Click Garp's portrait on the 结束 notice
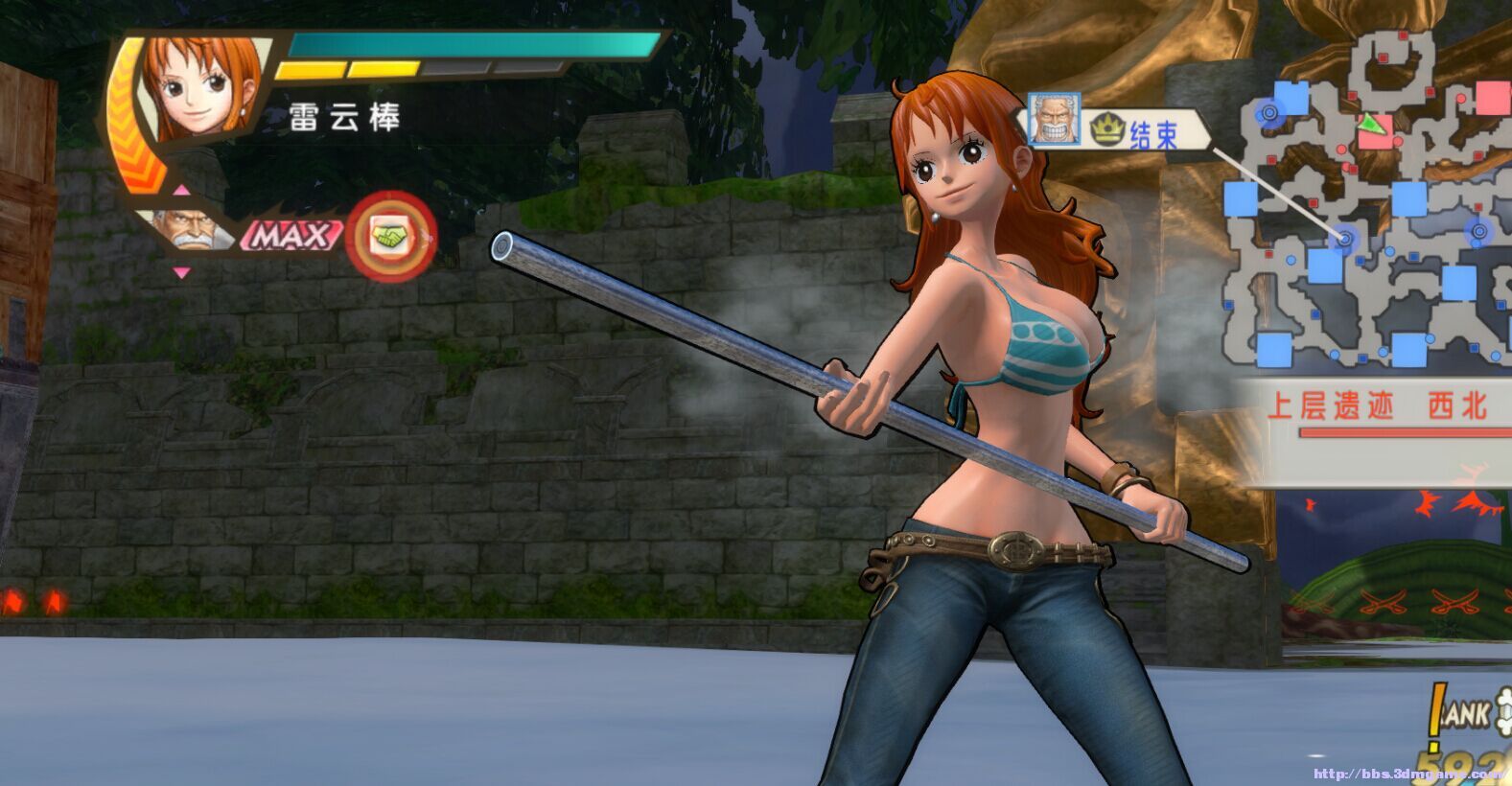 pyautogui.click(x=1054, y=120)
